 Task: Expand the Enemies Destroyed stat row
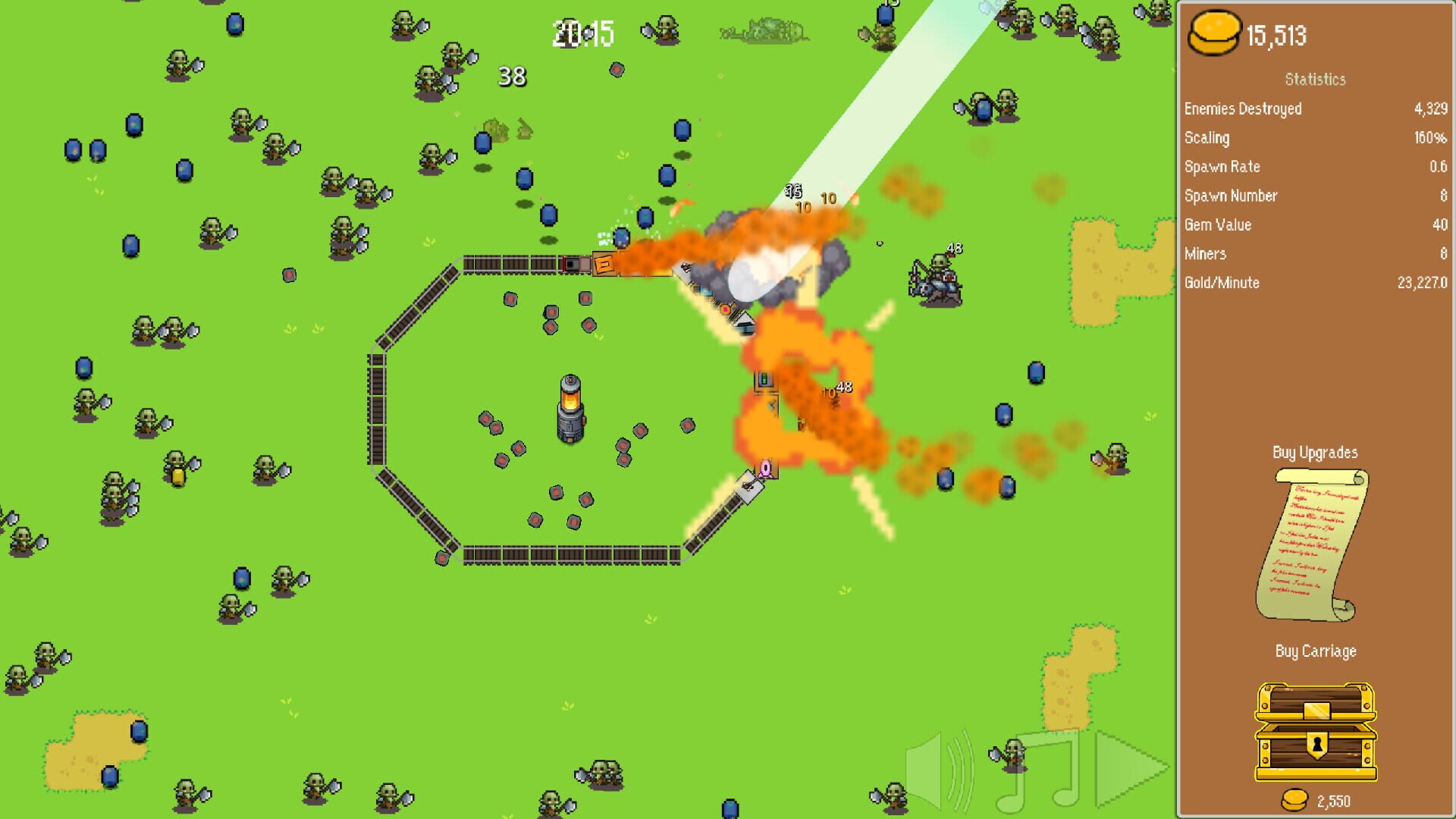pos(1244,108)
